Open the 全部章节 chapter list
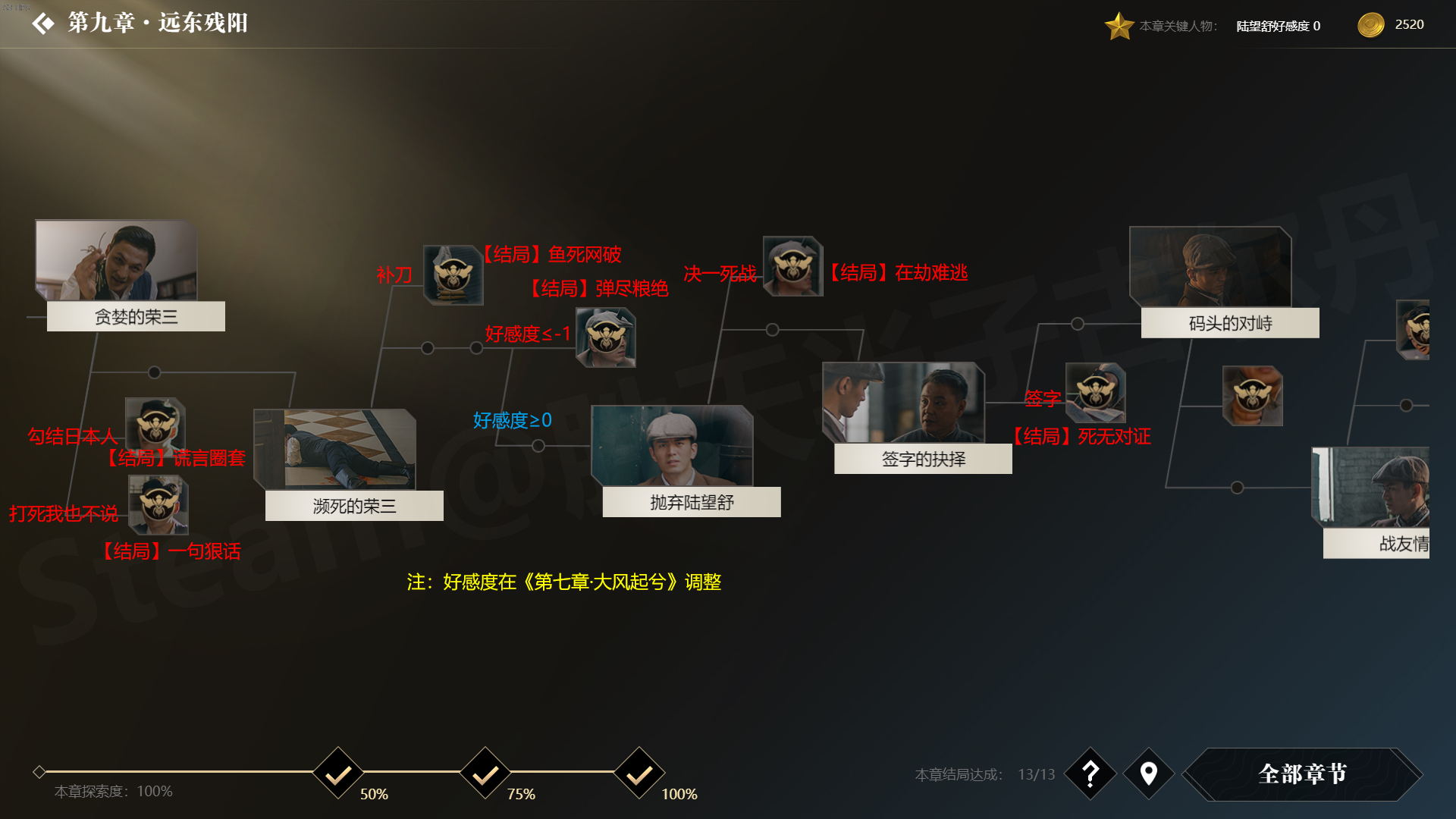The image size is (1456, 819). [x=1302, y=773]
